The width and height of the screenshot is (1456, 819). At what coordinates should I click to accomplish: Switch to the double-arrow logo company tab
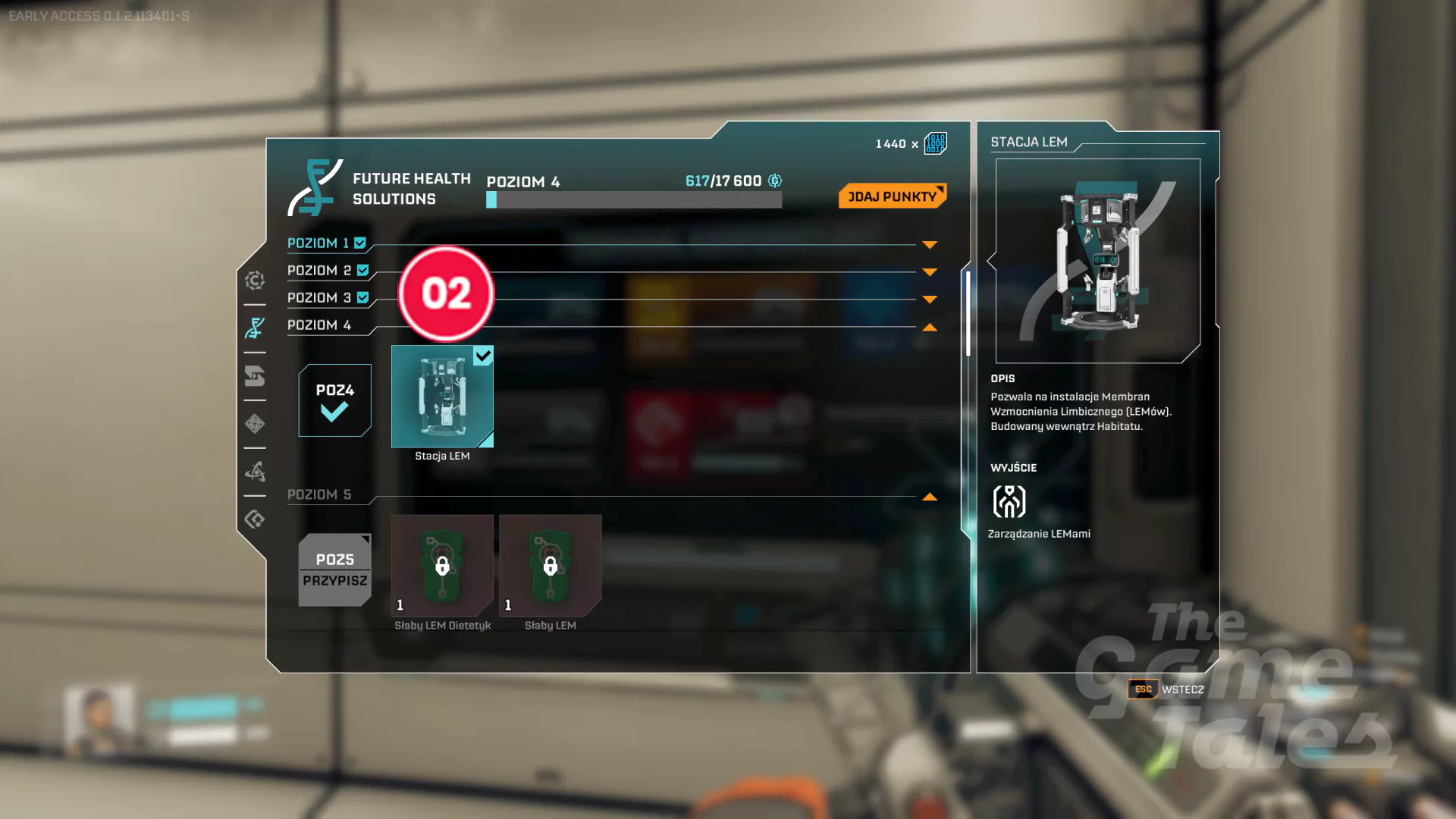pyautogui.click(x=255, y=376)
